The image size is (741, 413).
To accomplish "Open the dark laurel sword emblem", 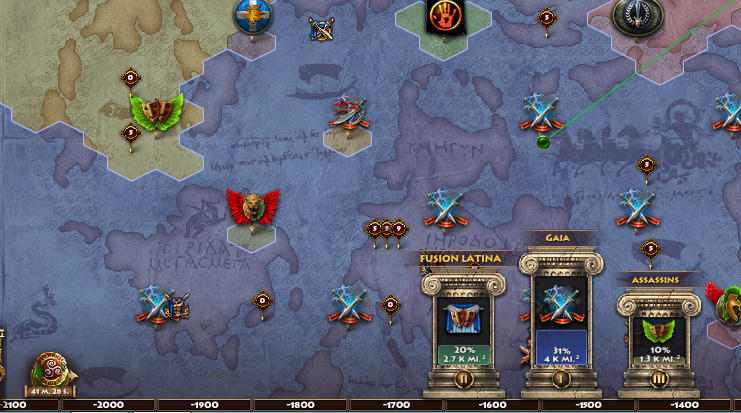I will click(x=633, y=13).
